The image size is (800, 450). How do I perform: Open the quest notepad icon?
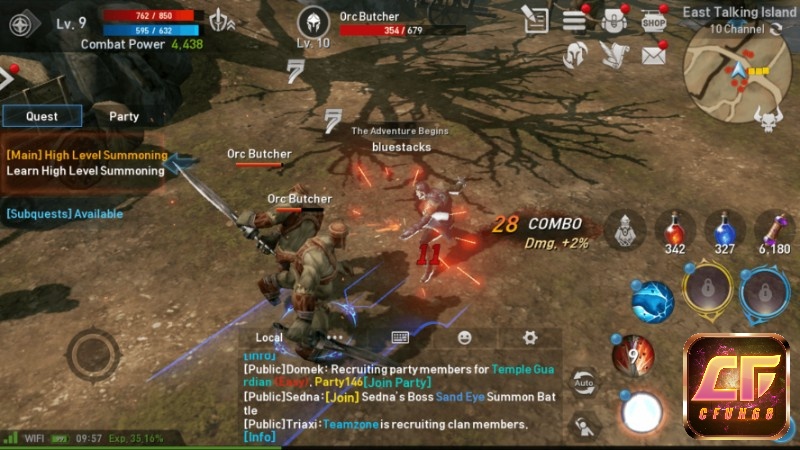tap(535, 19)
